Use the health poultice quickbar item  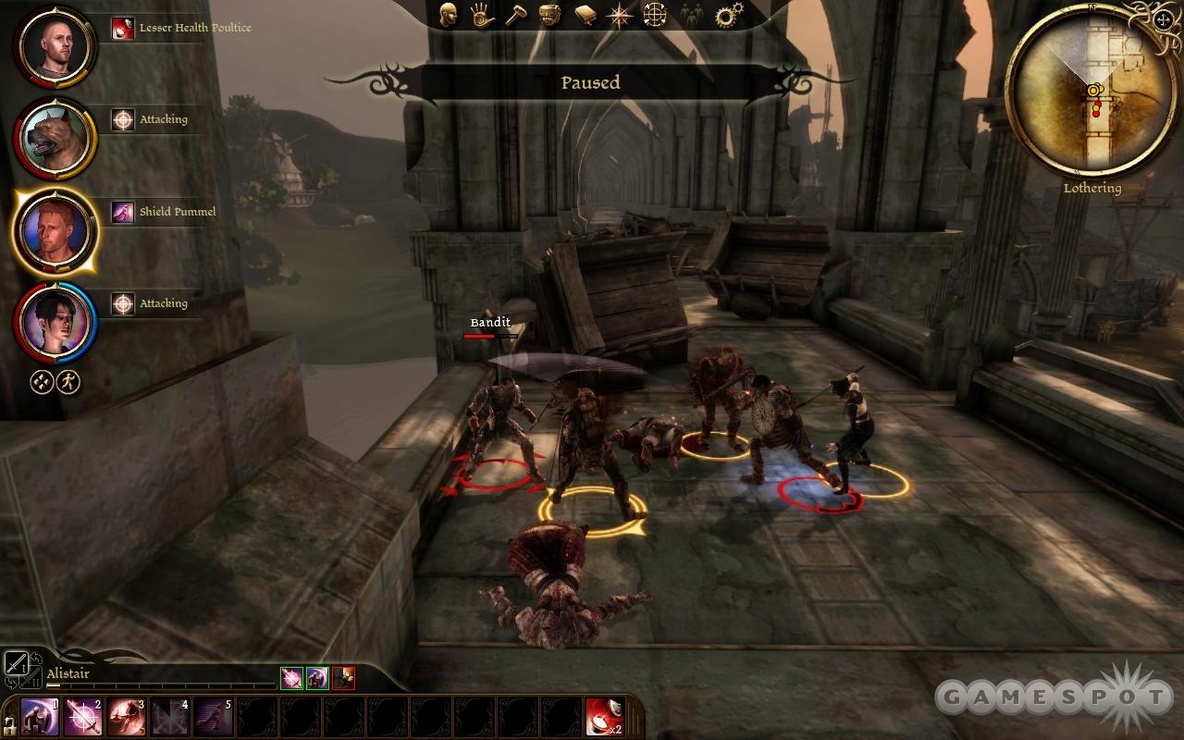point(603,717)
